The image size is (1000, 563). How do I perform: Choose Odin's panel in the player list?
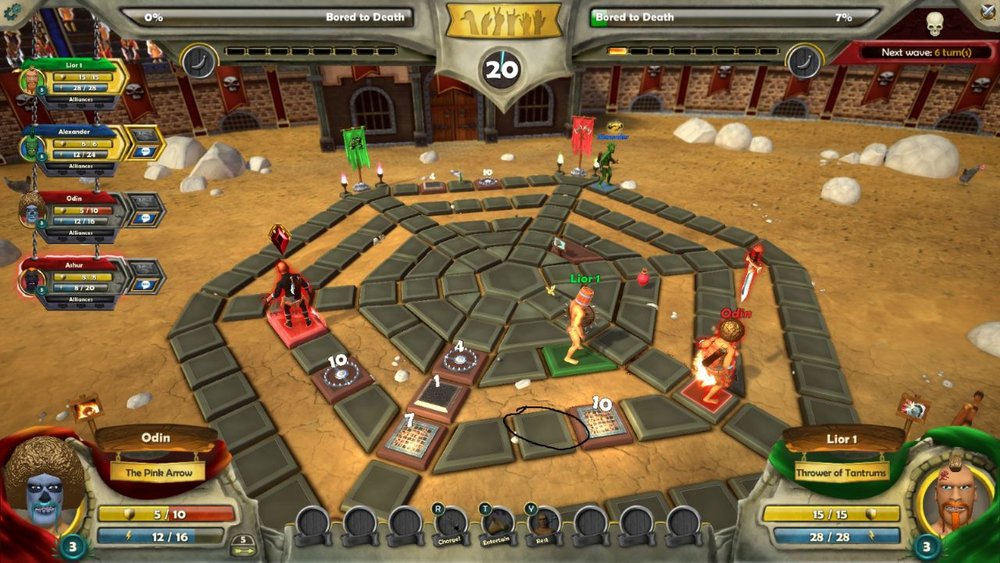click(80, 213)
